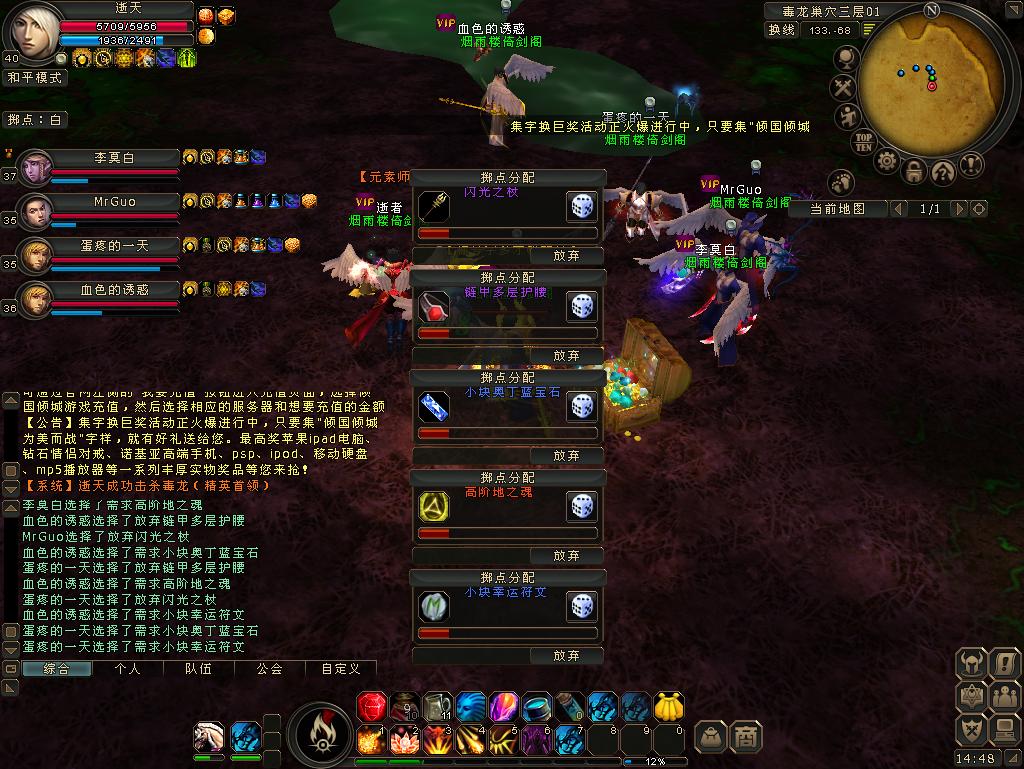
Task: Give up the 高阶地之魂 roll
Action: 566,555
